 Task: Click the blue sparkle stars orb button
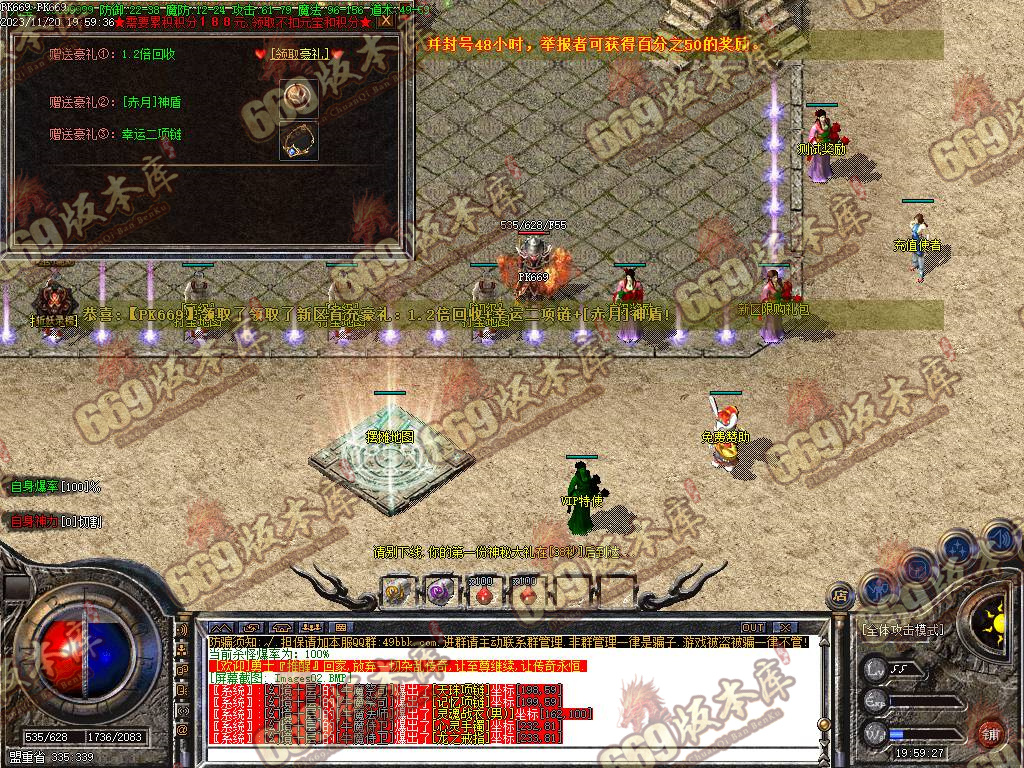click(x=958, y=549)
